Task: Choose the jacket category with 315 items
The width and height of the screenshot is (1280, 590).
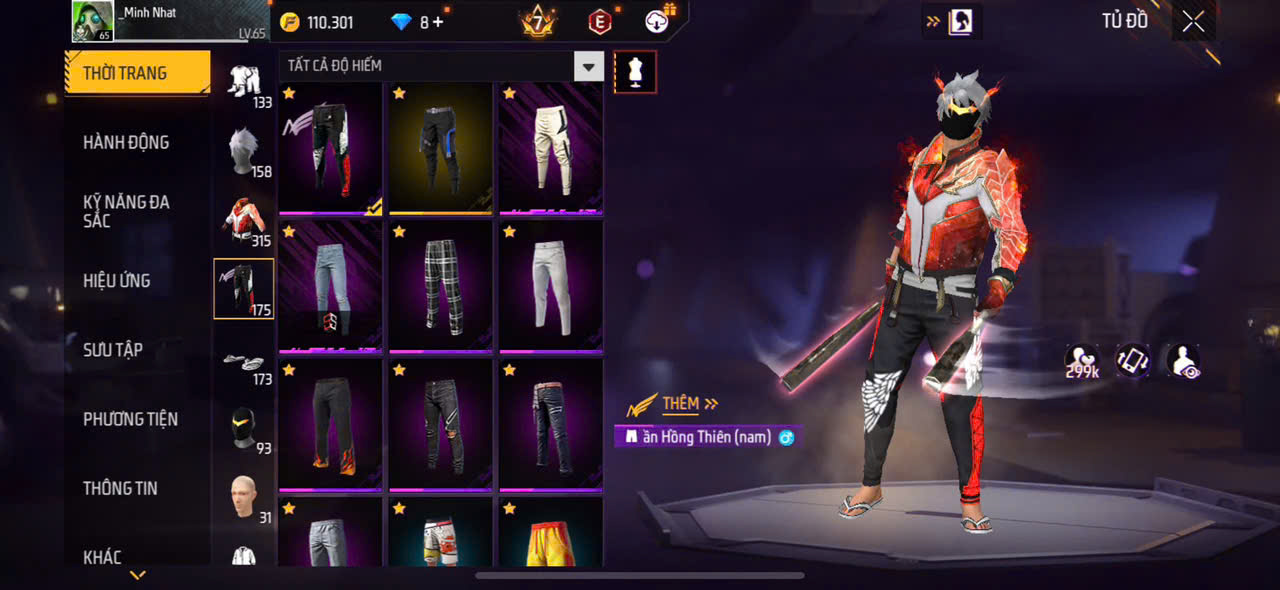Action: [244, 221]
